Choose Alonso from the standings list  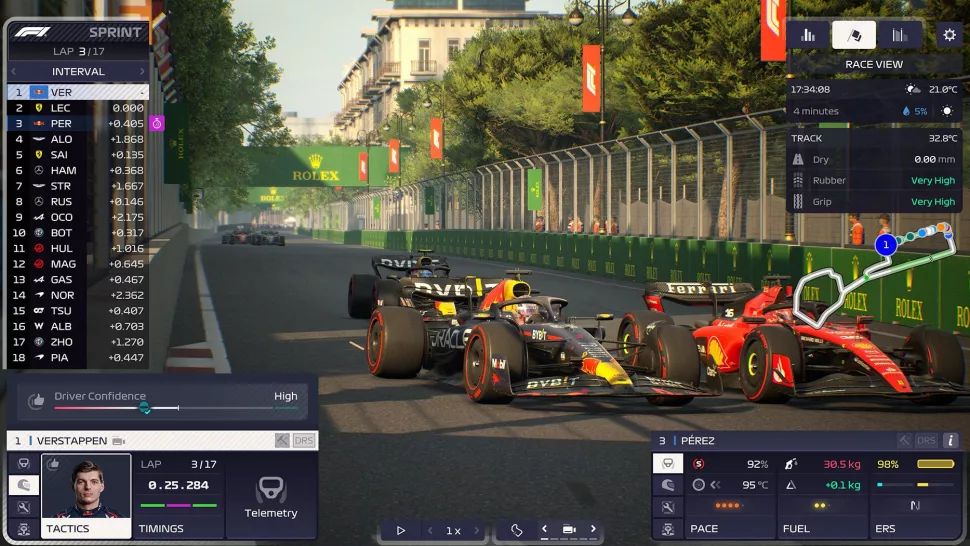(x=78, y=139)
